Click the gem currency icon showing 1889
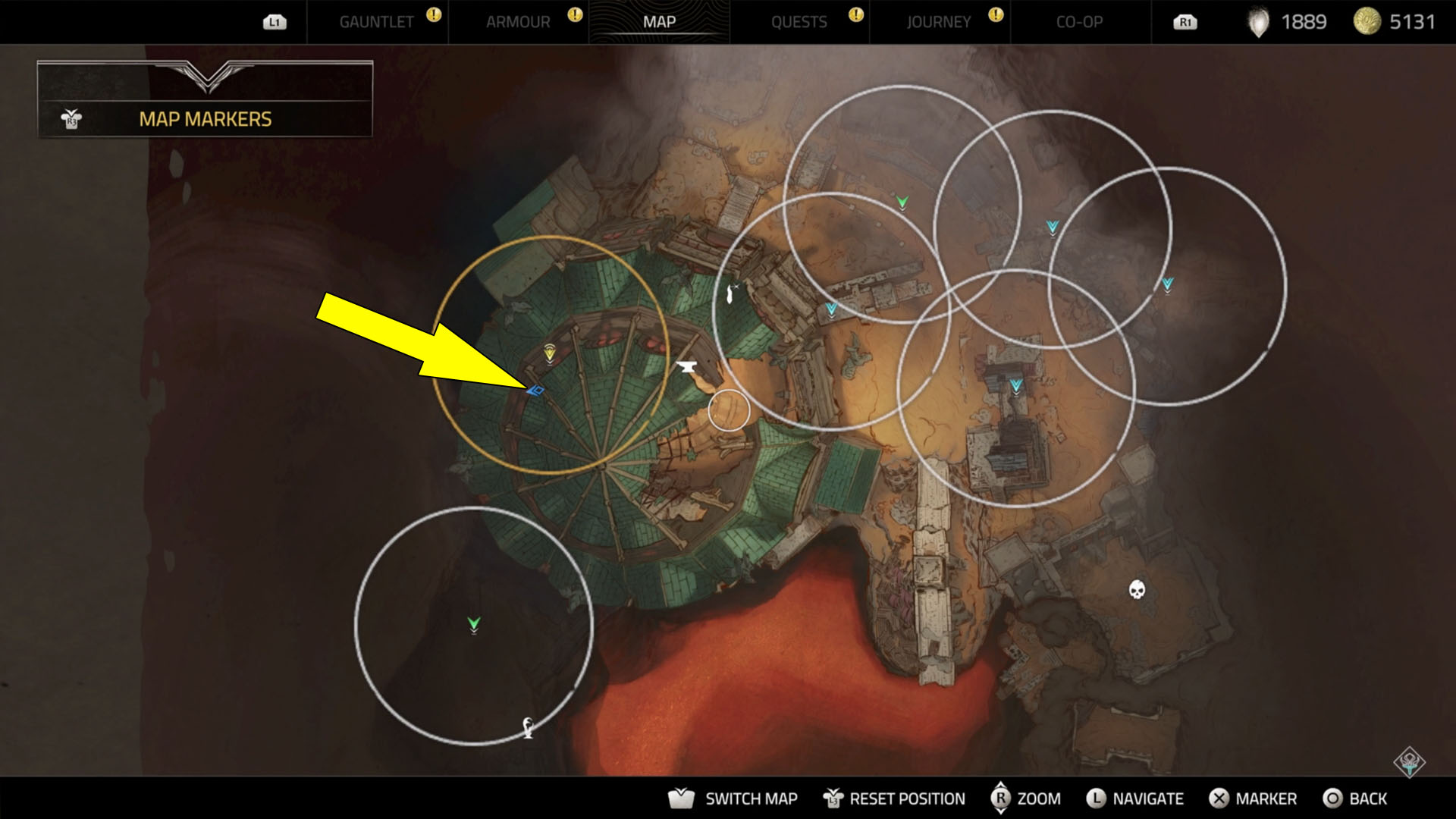Screen dimensions: 1456x819 point(1258,21)
